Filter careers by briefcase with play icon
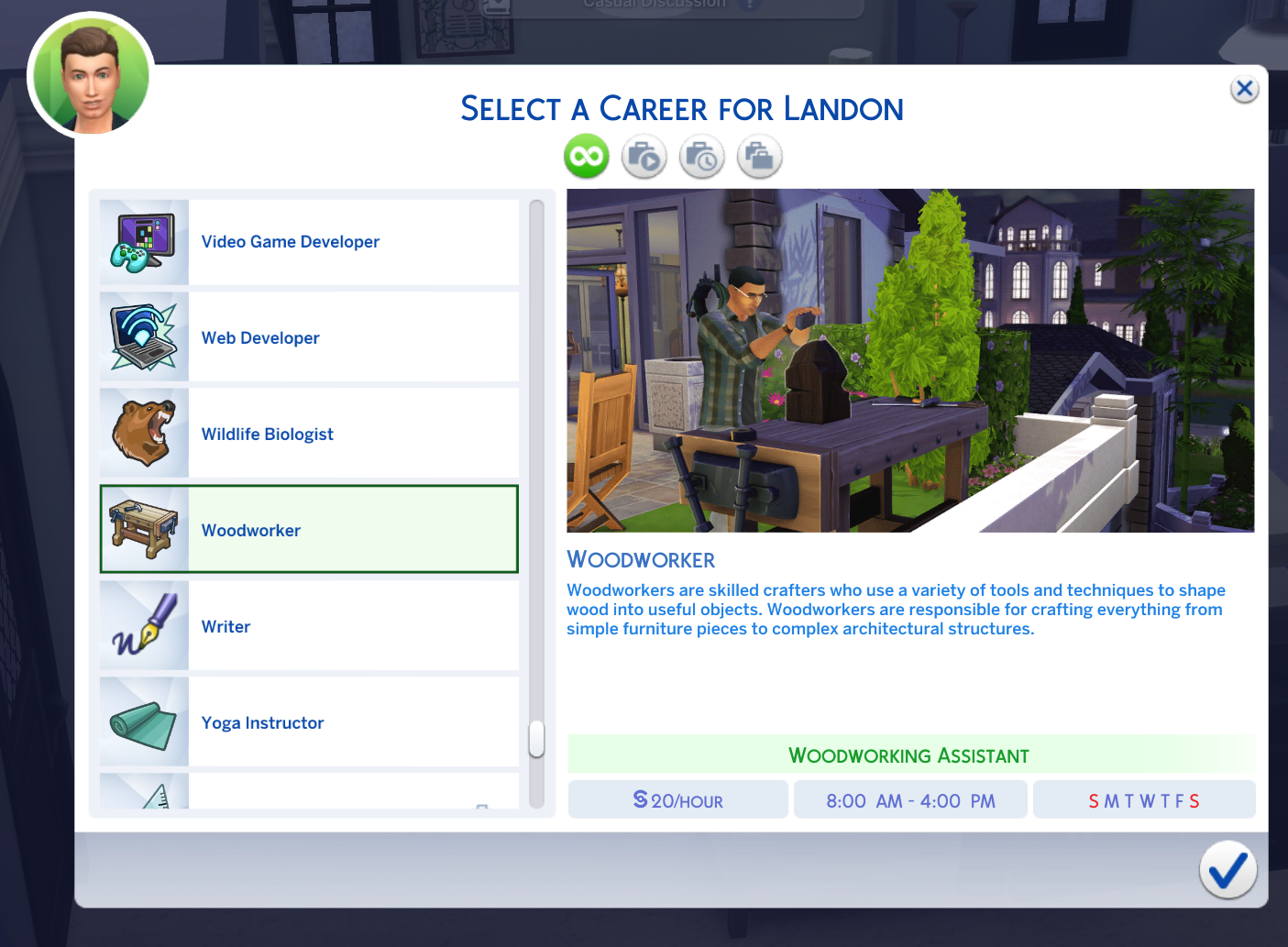1288x947 pixels. coord(644,157)
